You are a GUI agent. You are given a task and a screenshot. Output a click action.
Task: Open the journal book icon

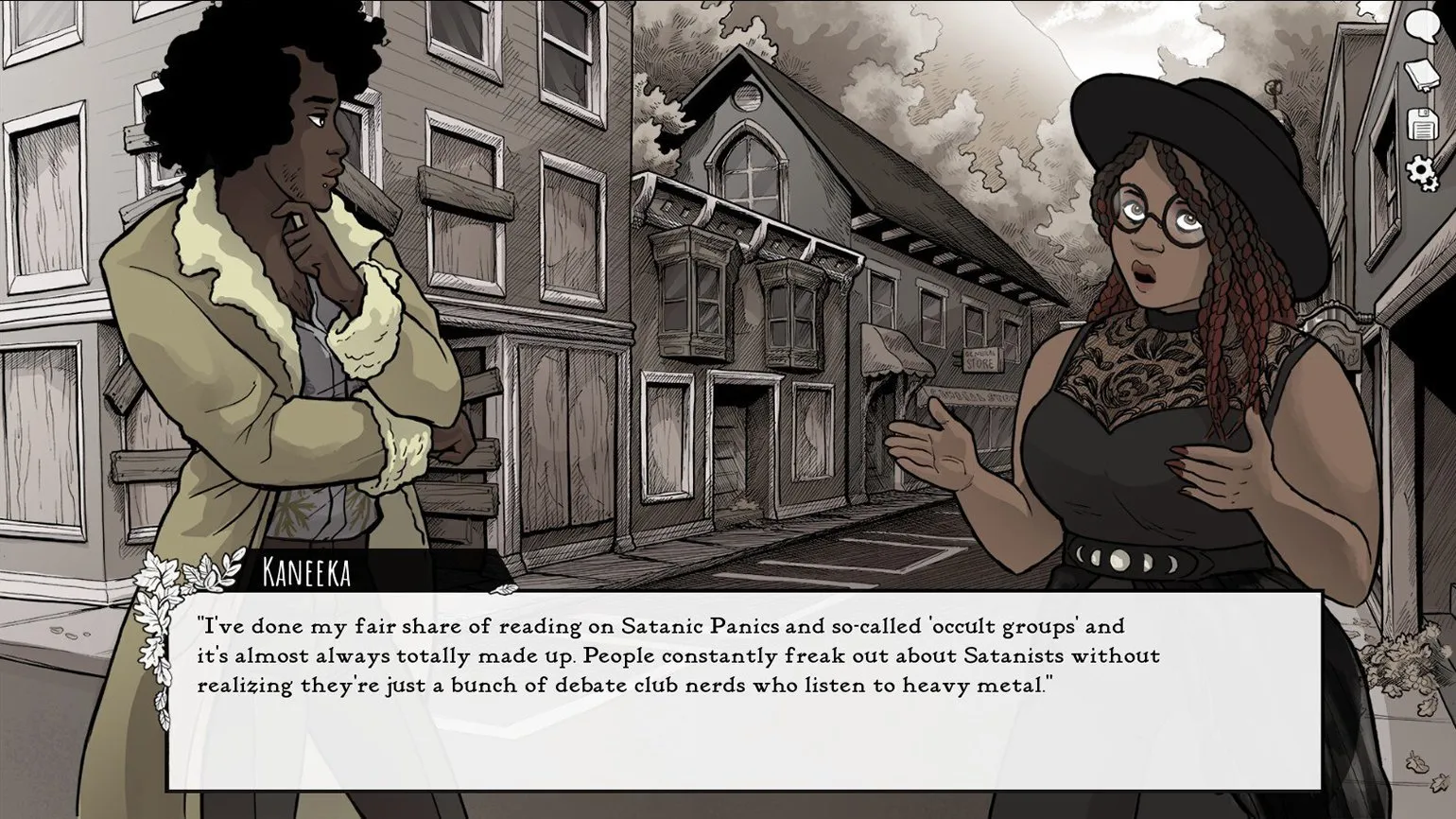click(x=1420, y=75)
